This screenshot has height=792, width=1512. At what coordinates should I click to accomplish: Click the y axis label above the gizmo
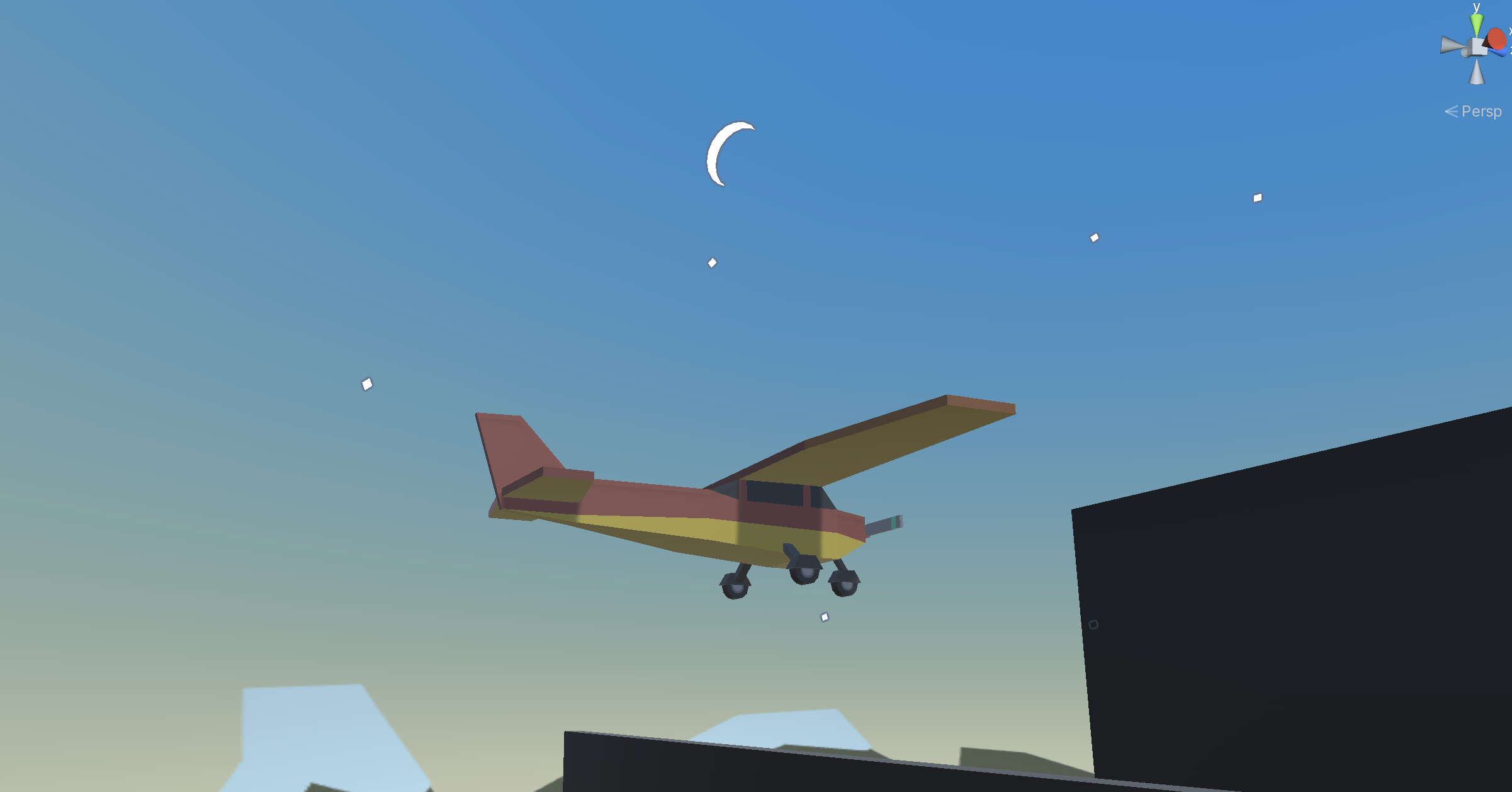tap(1476, 8)
